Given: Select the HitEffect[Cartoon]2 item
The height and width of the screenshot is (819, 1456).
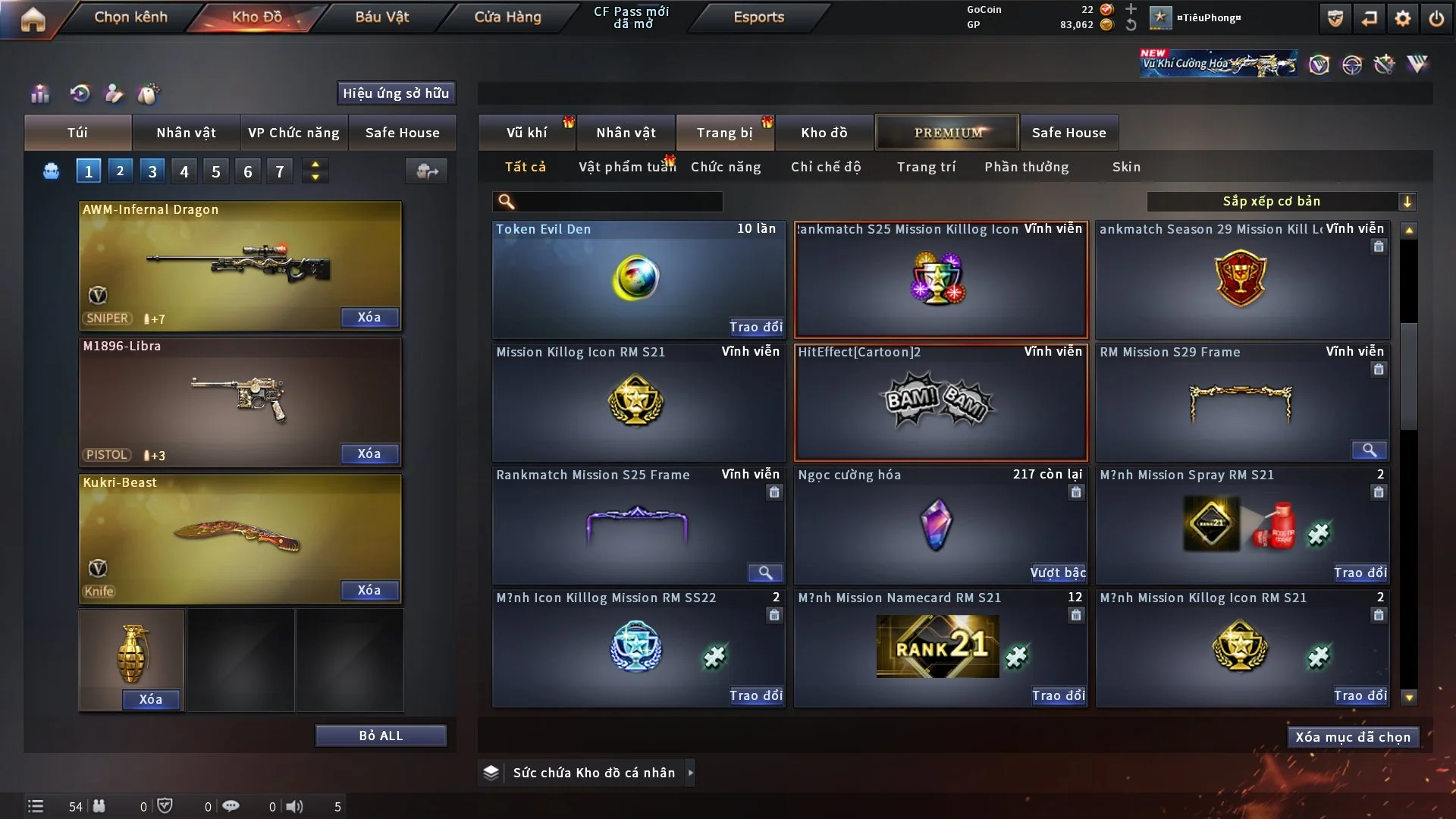Looking at the screenshot, I should tap(940, 403).
